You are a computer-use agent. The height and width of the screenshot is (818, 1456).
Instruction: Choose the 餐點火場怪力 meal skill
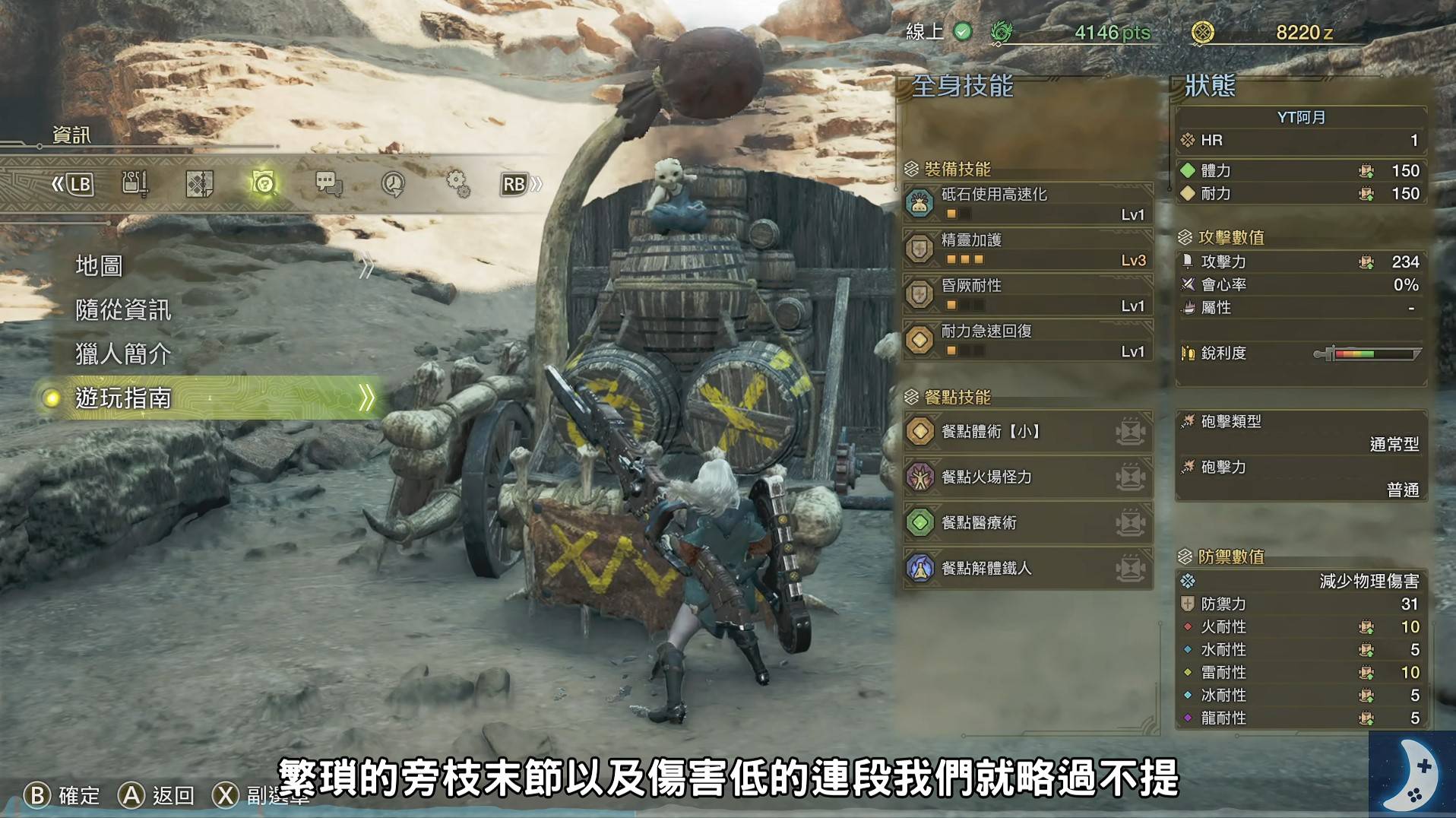click(1027, 477)
